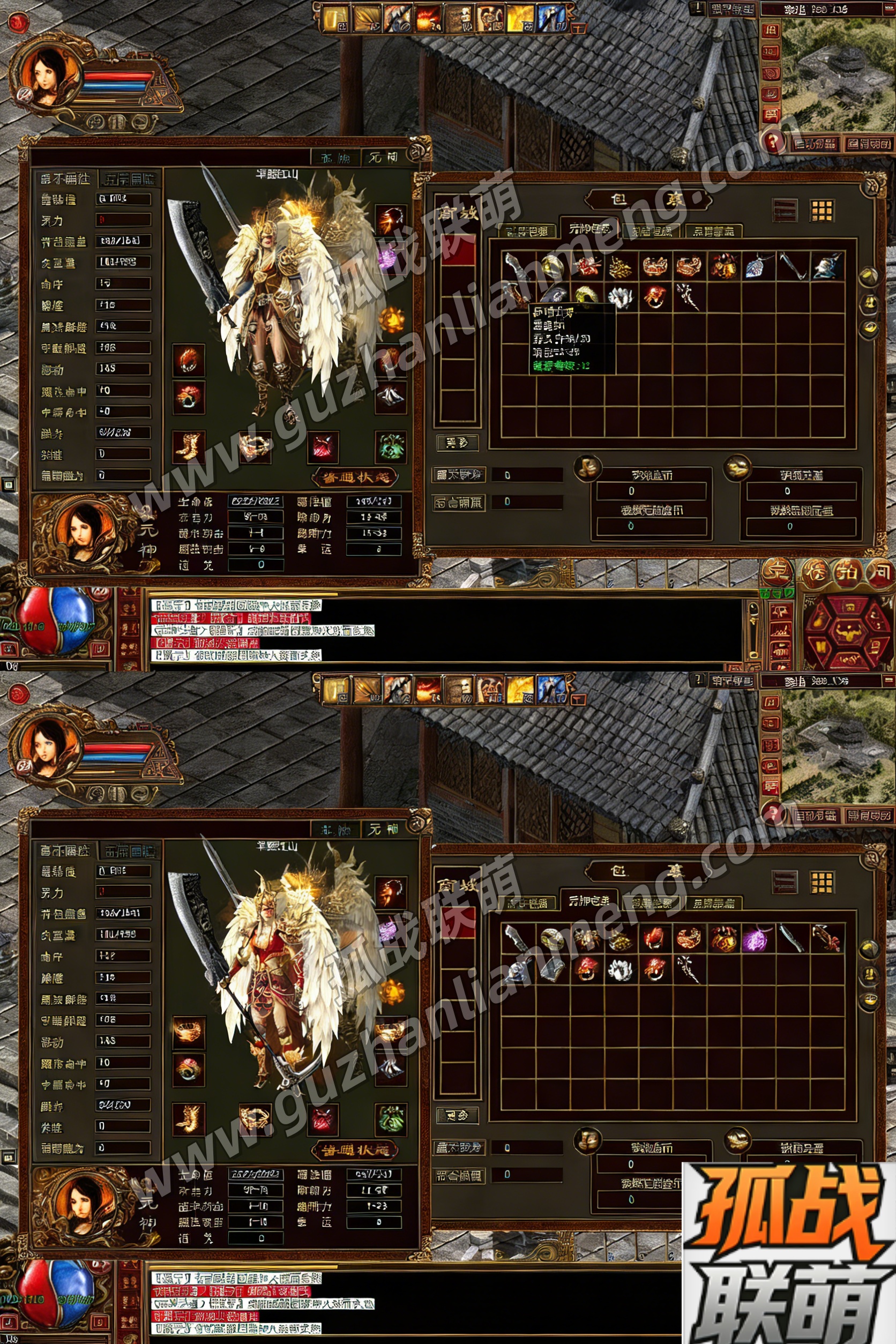Activate the fire skill in upper hotbar
Viewport: 896px width, 1344px height.
pos(428,18)
